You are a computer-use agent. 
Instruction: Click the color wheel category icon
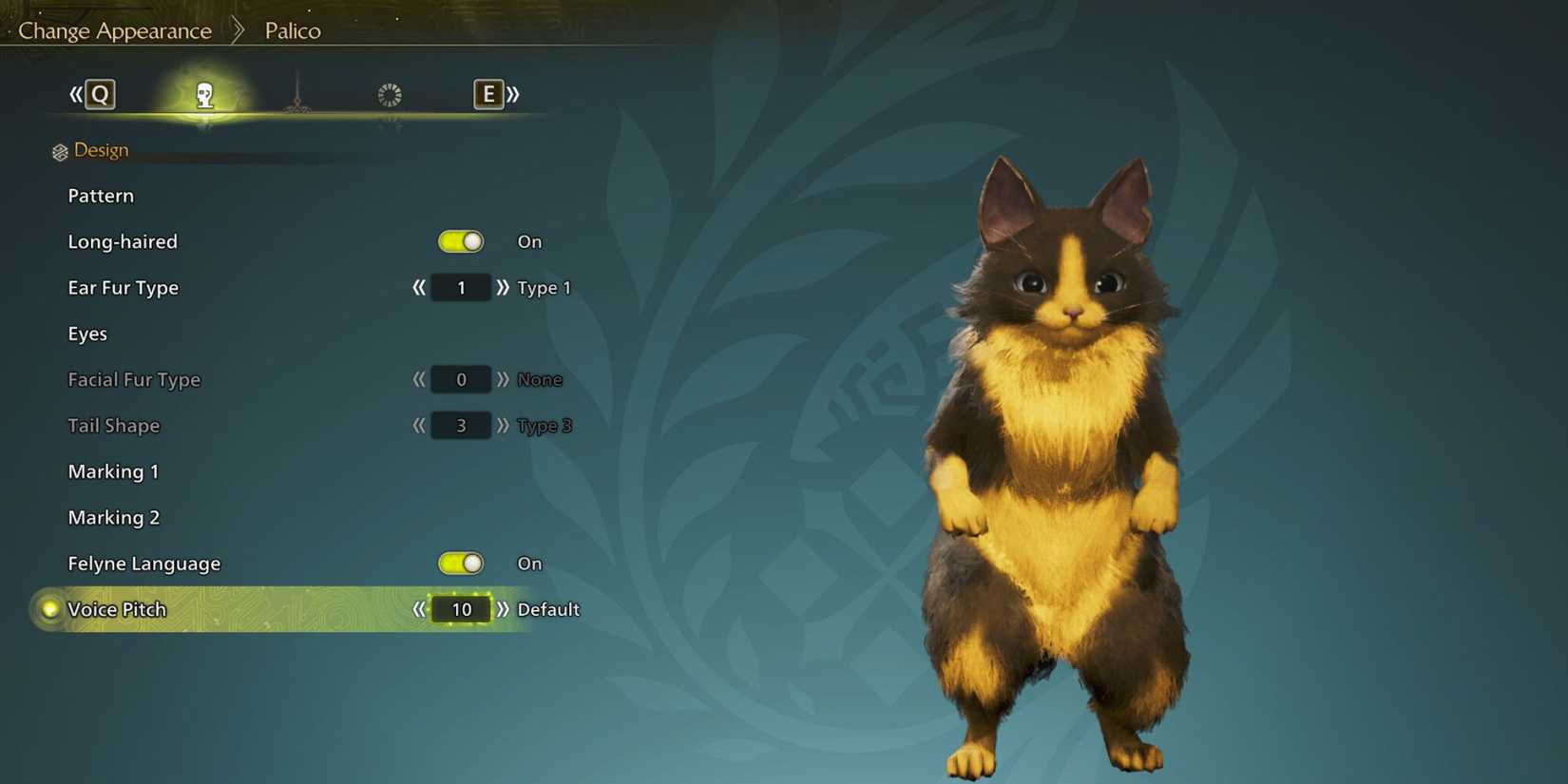[x=389, y=94]
